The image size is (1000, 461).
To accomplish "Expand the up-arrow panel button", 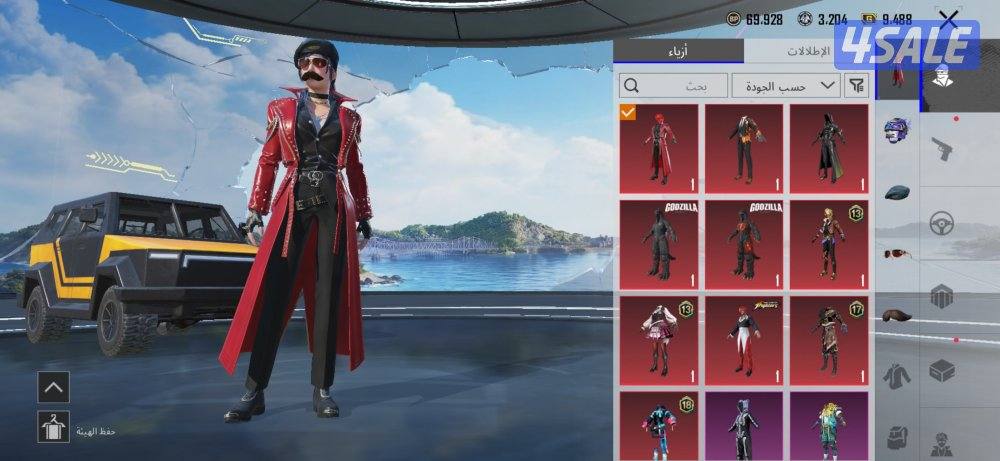I will pos(54,387).
